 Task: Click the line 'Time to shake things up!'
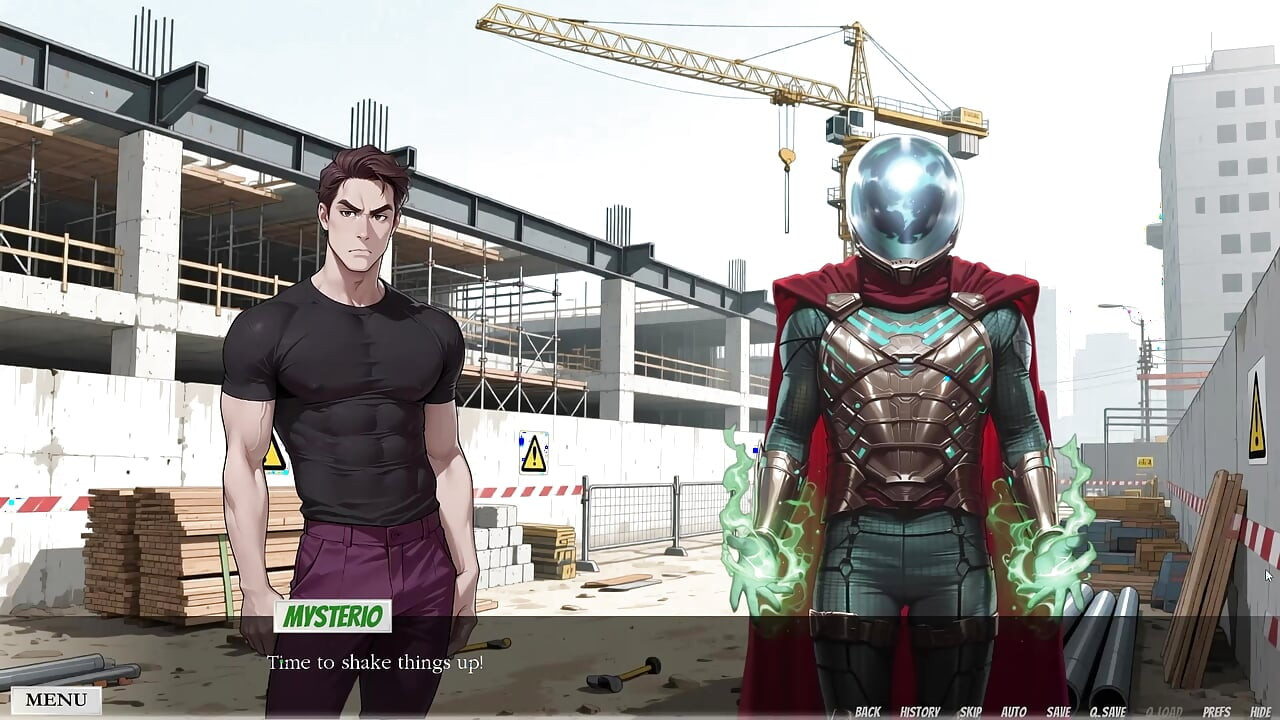[x=377, y=662]
